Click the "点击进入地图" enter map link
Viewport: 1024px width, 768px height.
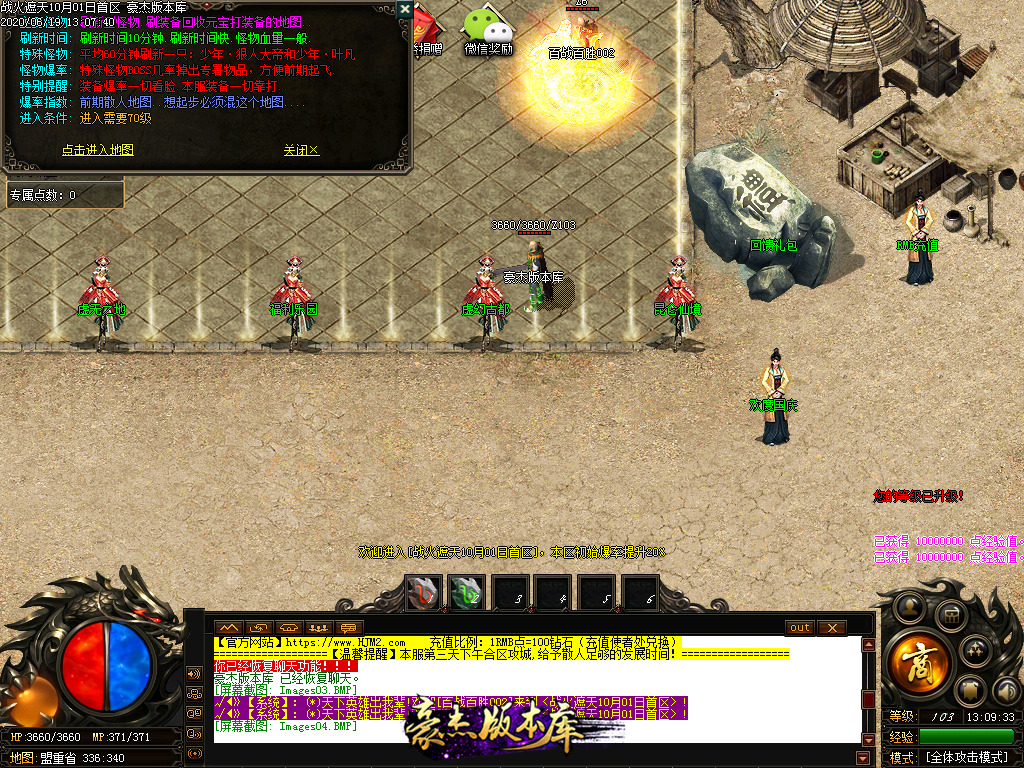coord(98,150)
